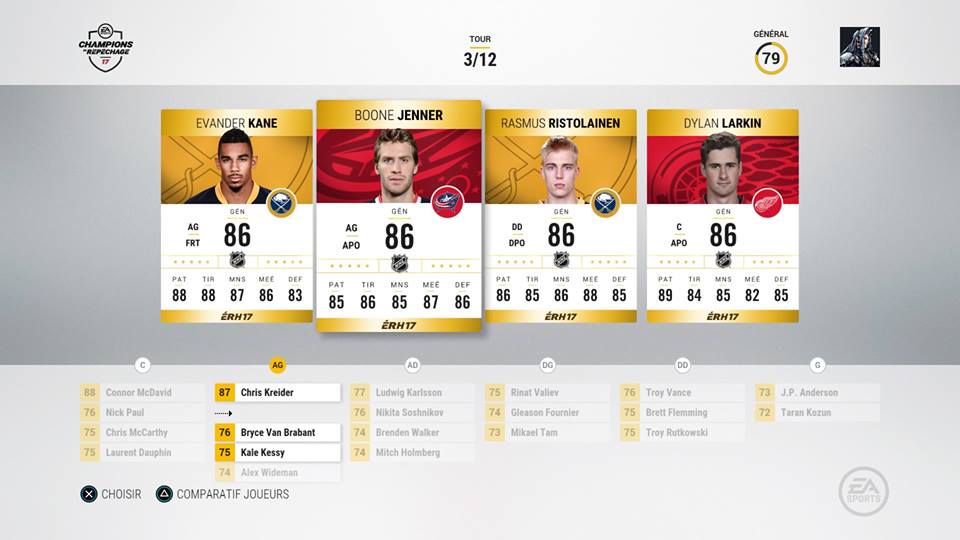Viewport: 960px width, 540px height.
Task: Select Bryce Van Brabant in the AG column
Action: (277, 433)
